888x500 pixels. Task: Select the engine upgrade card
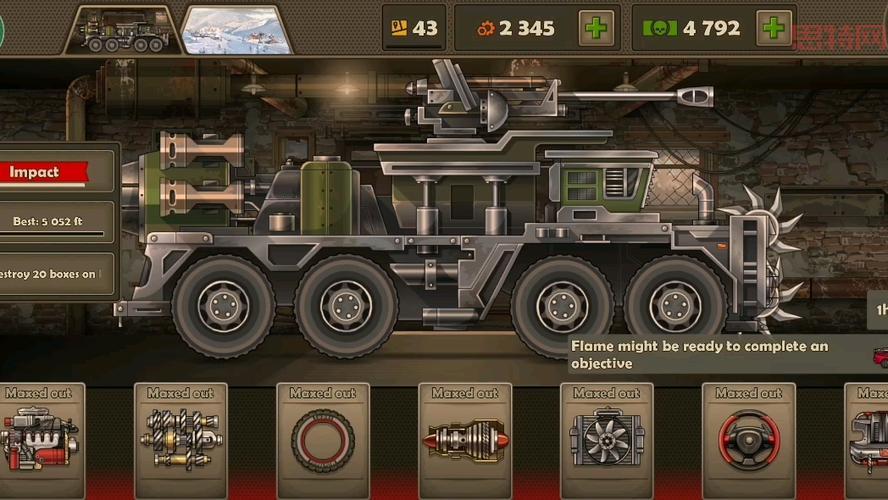click(40, 440)
